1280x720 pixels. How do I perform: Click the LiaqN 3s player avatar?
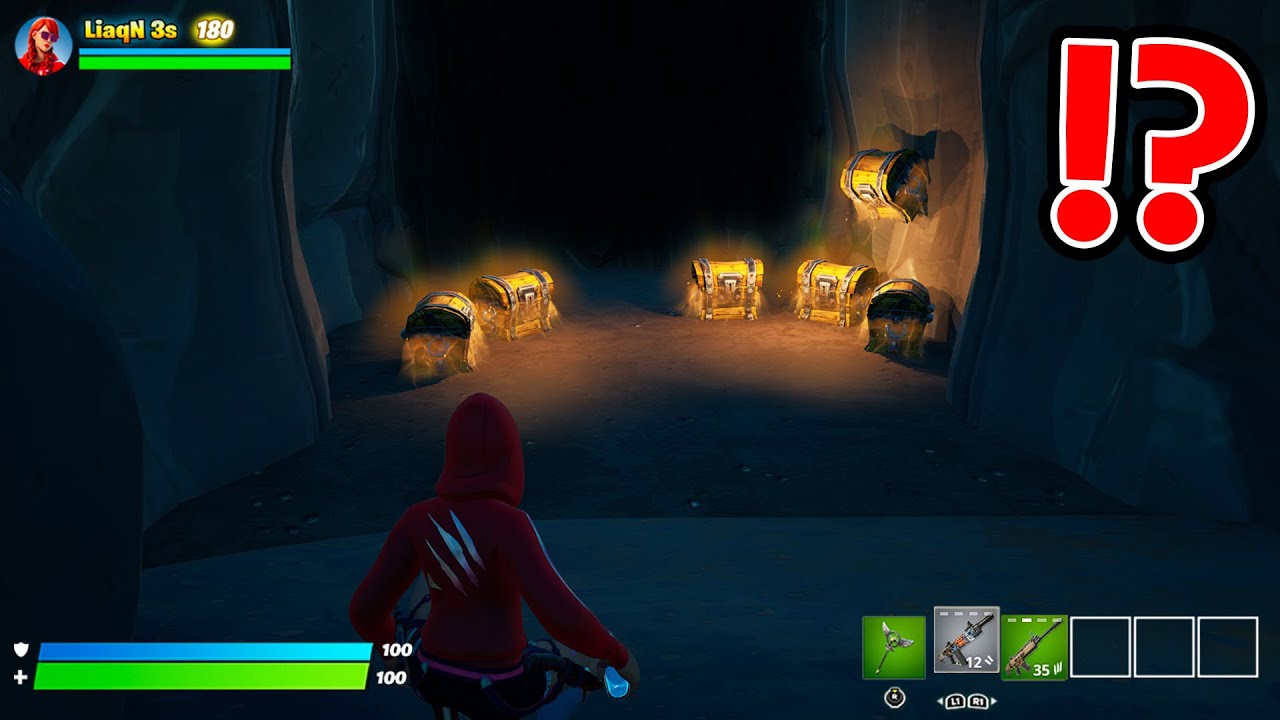tap(44, 44)
